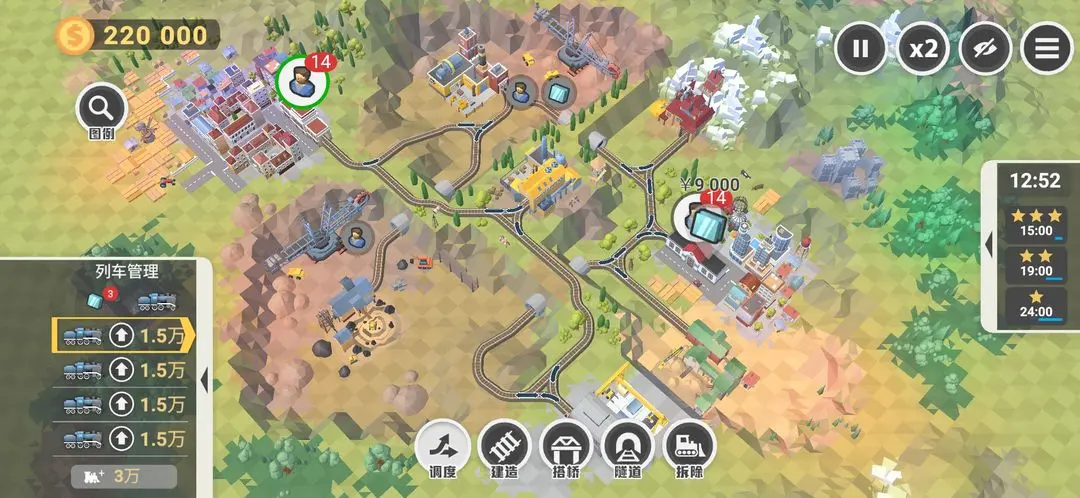Viewport: 1080px width, 498px height.
Task: Select the 调度 dispatch tool
Action: click(443, 447)
